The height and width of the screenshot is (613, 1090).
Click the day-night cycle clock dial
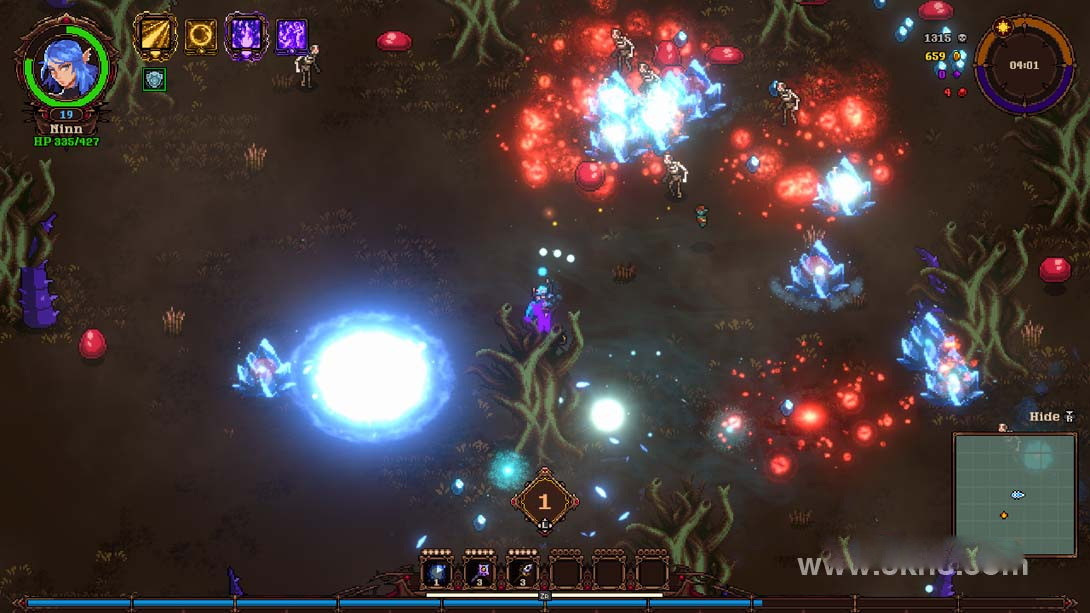click(x=1022, y=65)
